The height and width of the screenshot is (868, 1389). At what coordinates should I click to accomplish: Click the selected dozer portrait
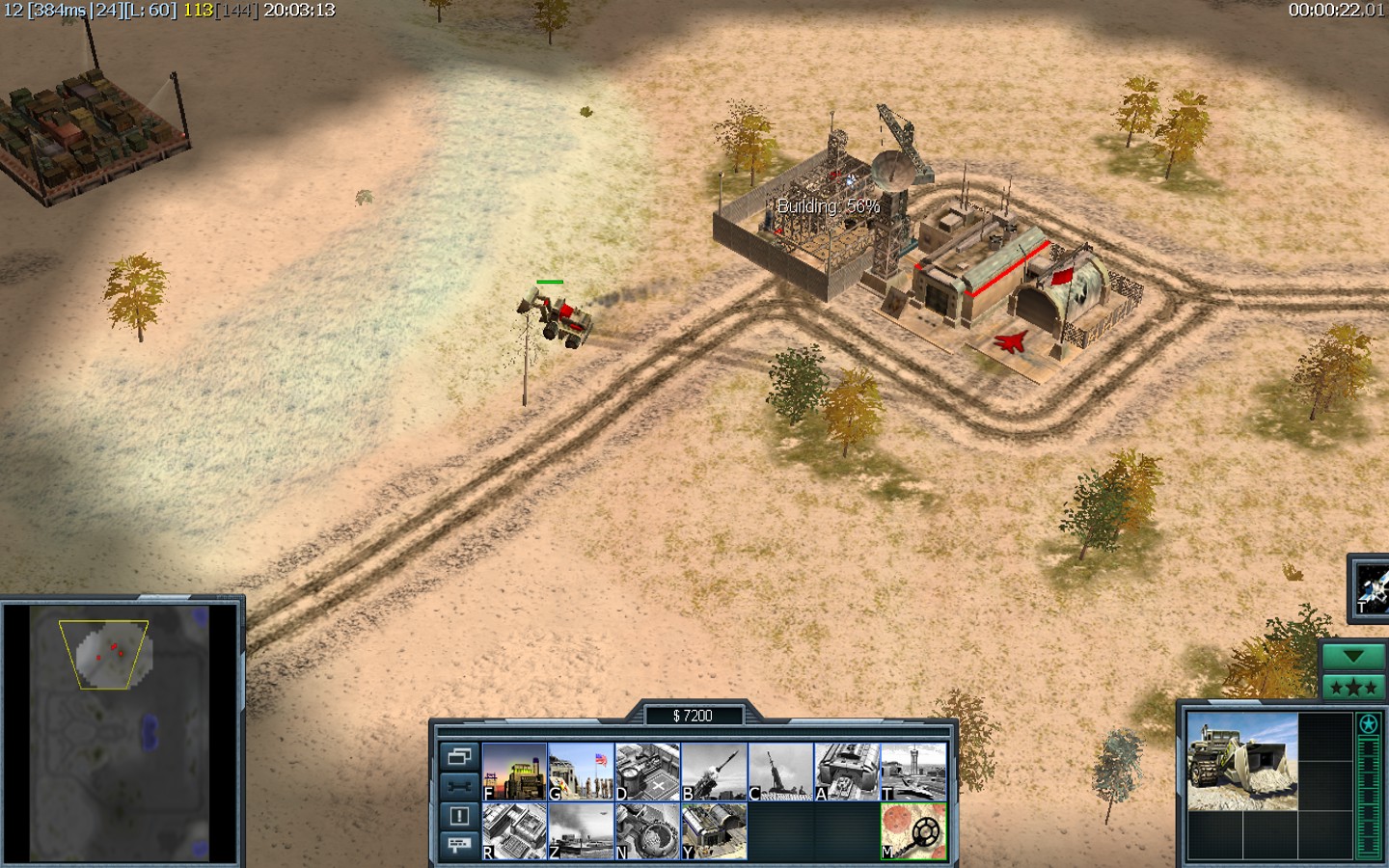click(1241, 762)
